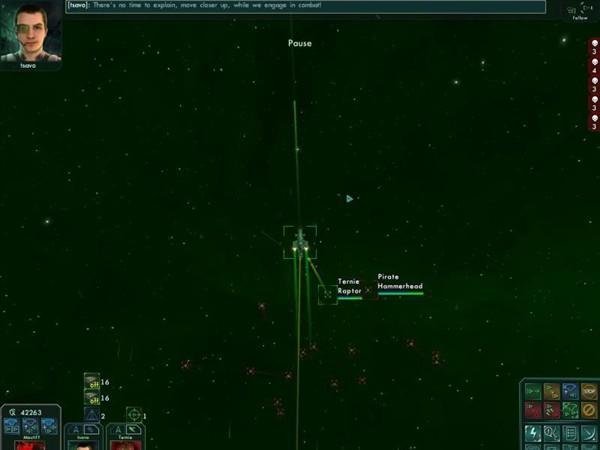Open the list document panel icon
600x450 pixels.
(569, 433)
